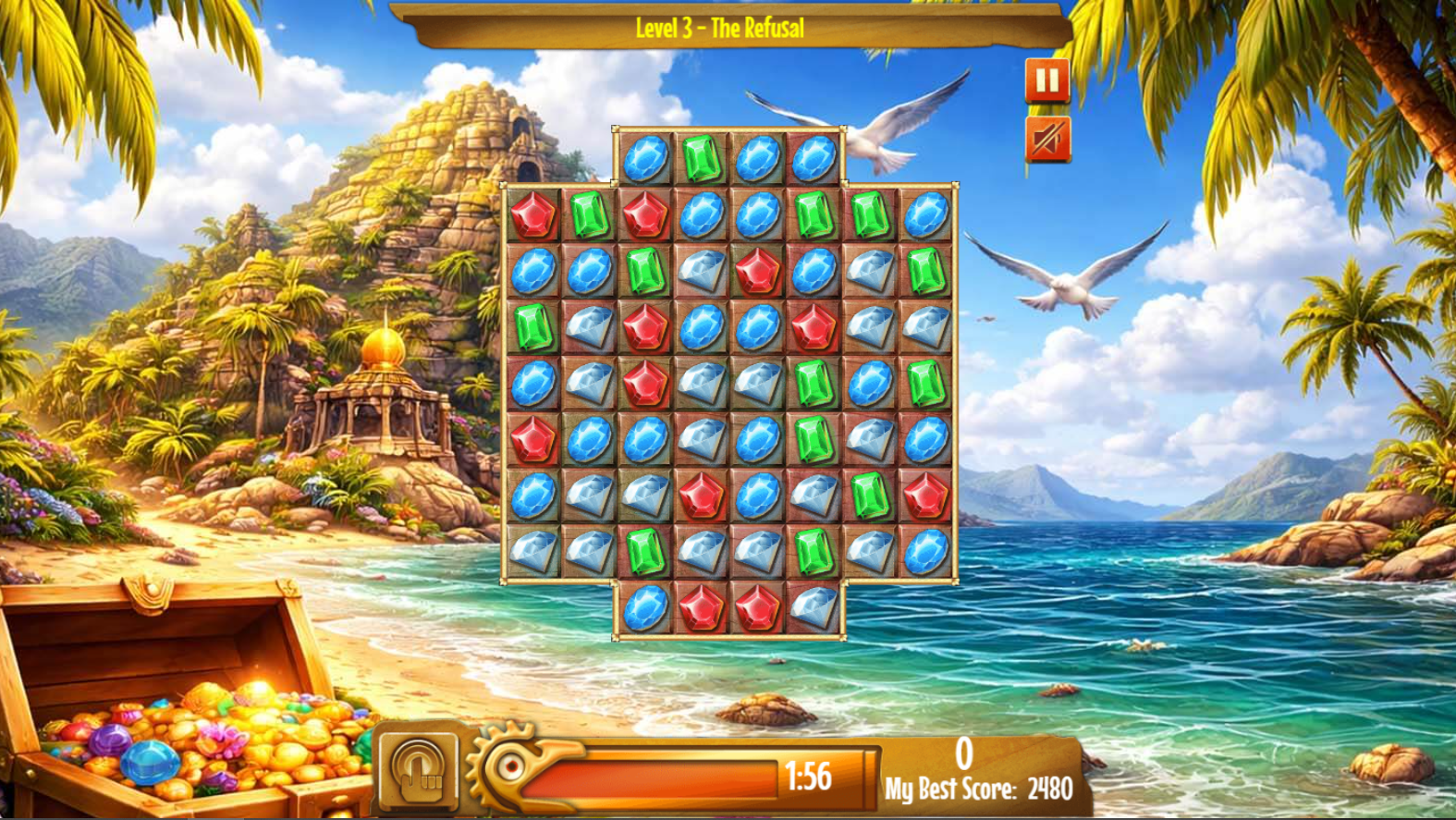Click the gear-and-eye emblem on the timer
This screenshot has height=820, width=1456.
(x=511, y=764)
